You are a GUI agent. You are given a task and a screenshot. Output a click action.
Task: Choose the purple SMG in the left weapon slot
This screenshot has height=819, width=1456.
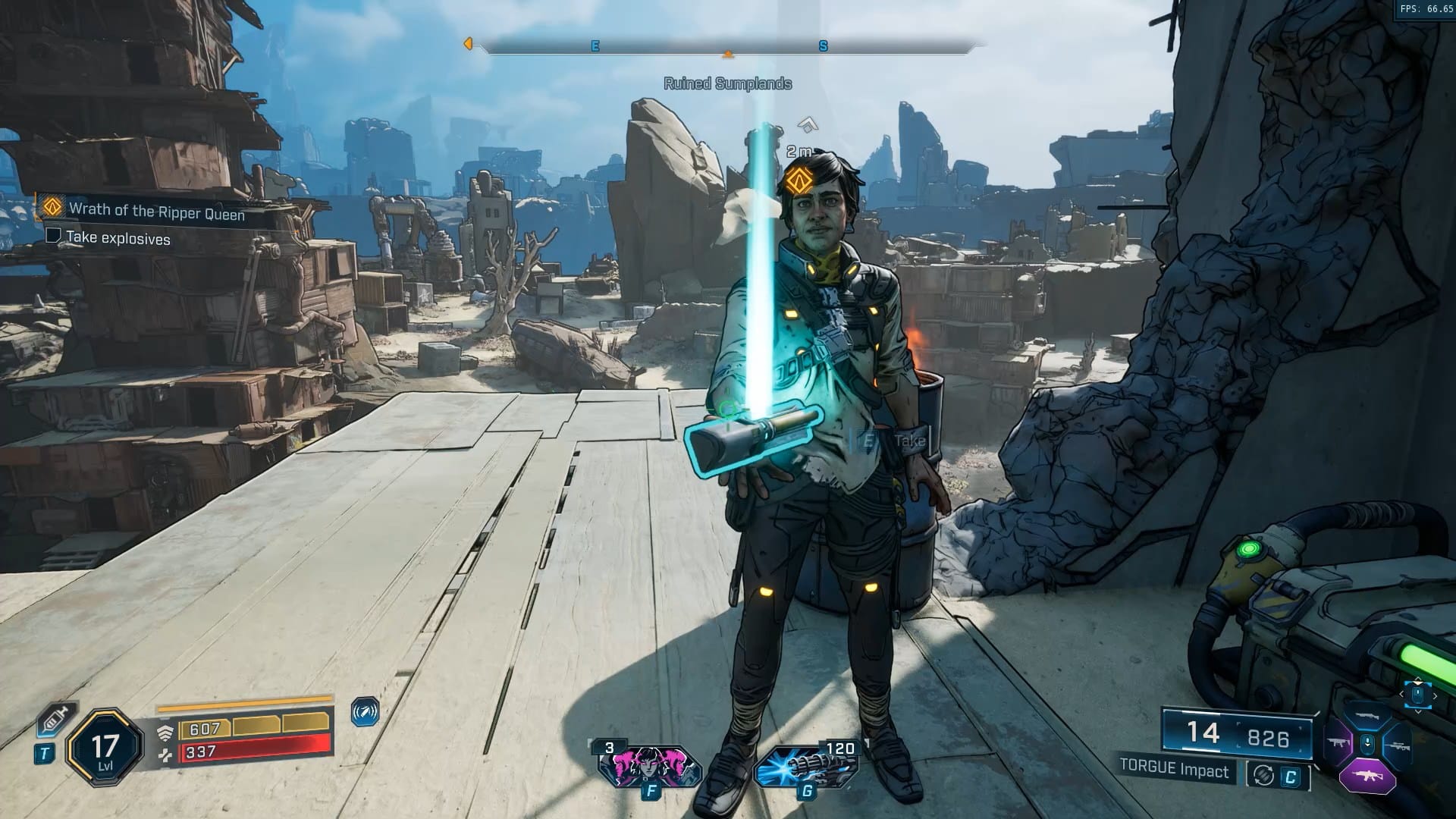[1337, 744]
